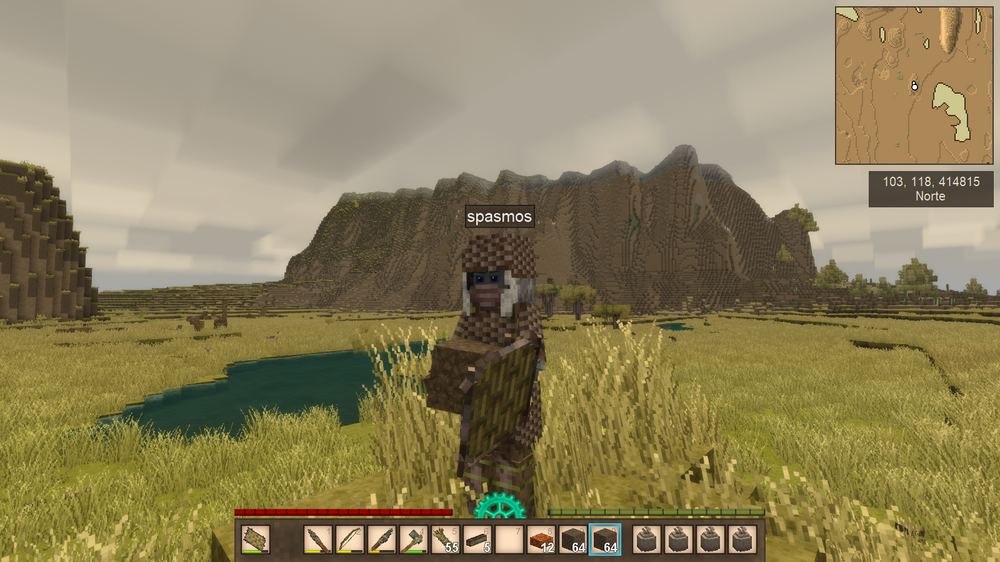Select the hotbar stack of 55 items
The width and height of the screenshot is (1000, 562).
point(445,540)
